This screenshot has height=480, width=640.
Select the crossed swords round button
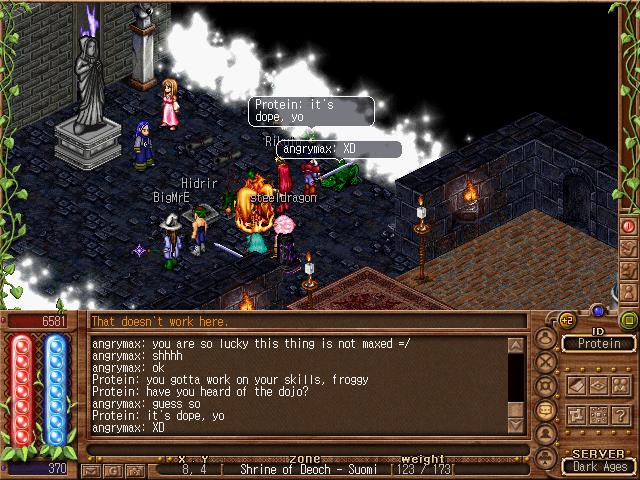click(546, 361)
